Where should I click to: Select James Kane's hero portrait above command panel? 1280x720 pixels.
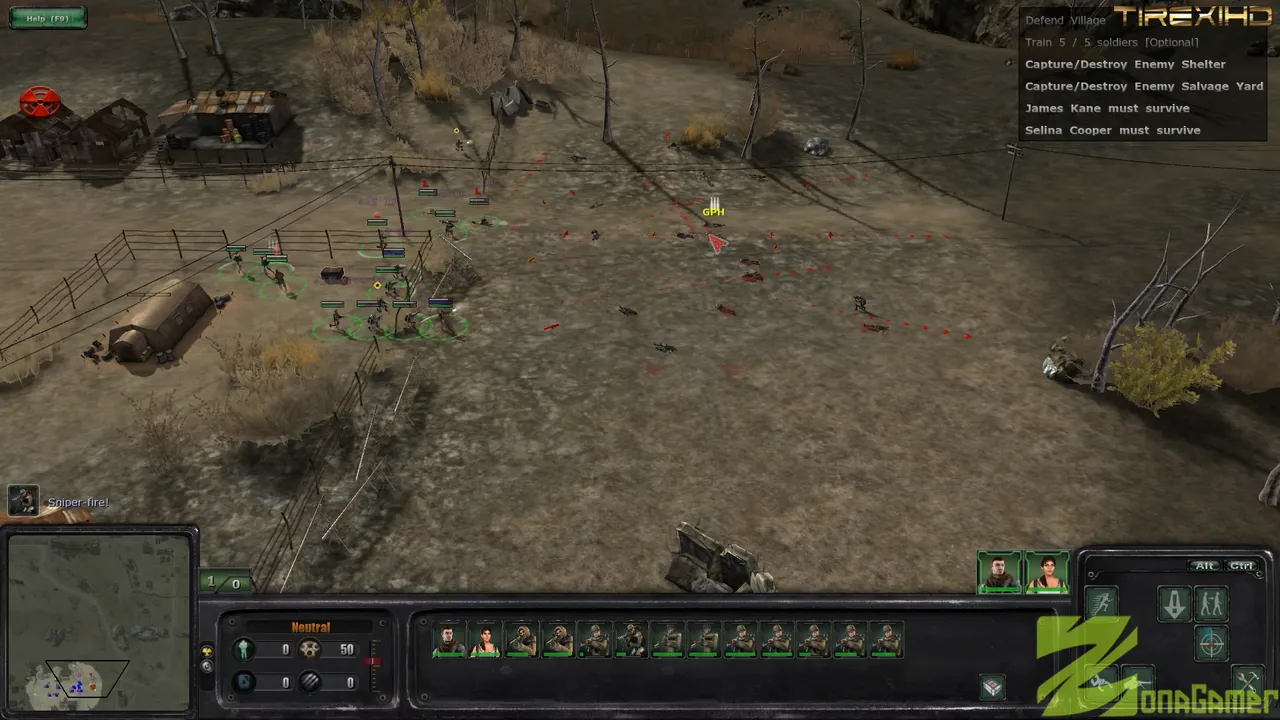pyautogui.click(x=999, y=572)
